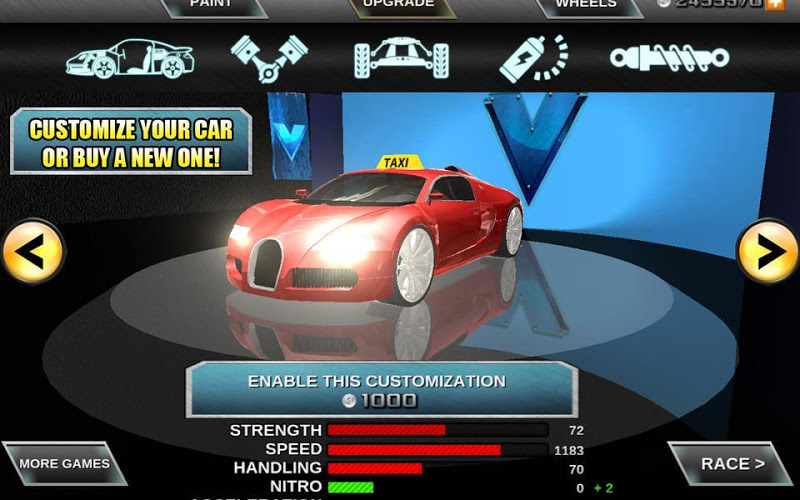Image resolution: width=800 pixels, height=500 pixels.
Task: Open the More Games button
Action: pyautogui.click(x=64, y=464)
